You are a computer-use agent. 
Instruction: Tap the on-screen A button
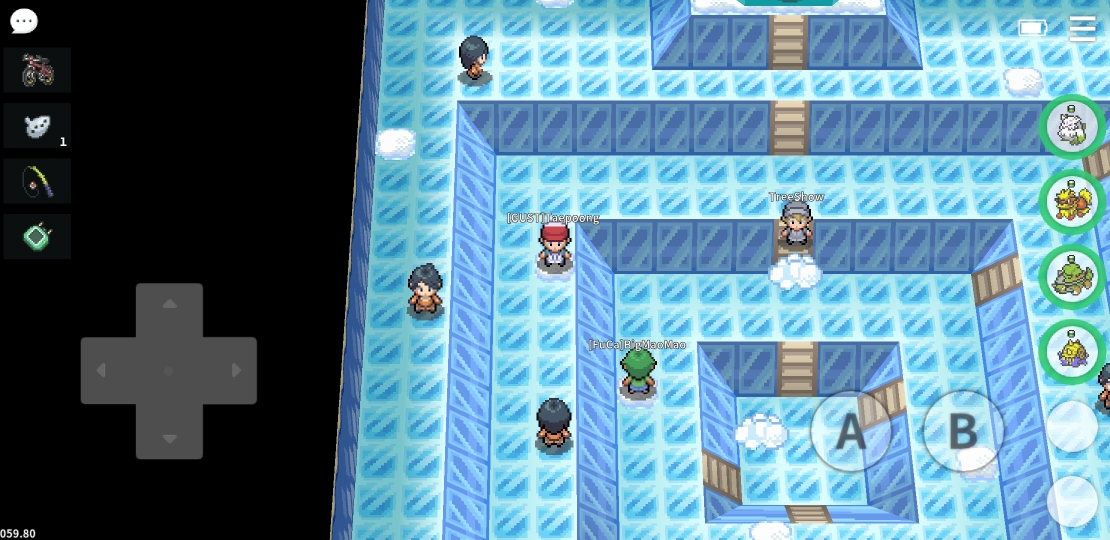click(850, 431)
